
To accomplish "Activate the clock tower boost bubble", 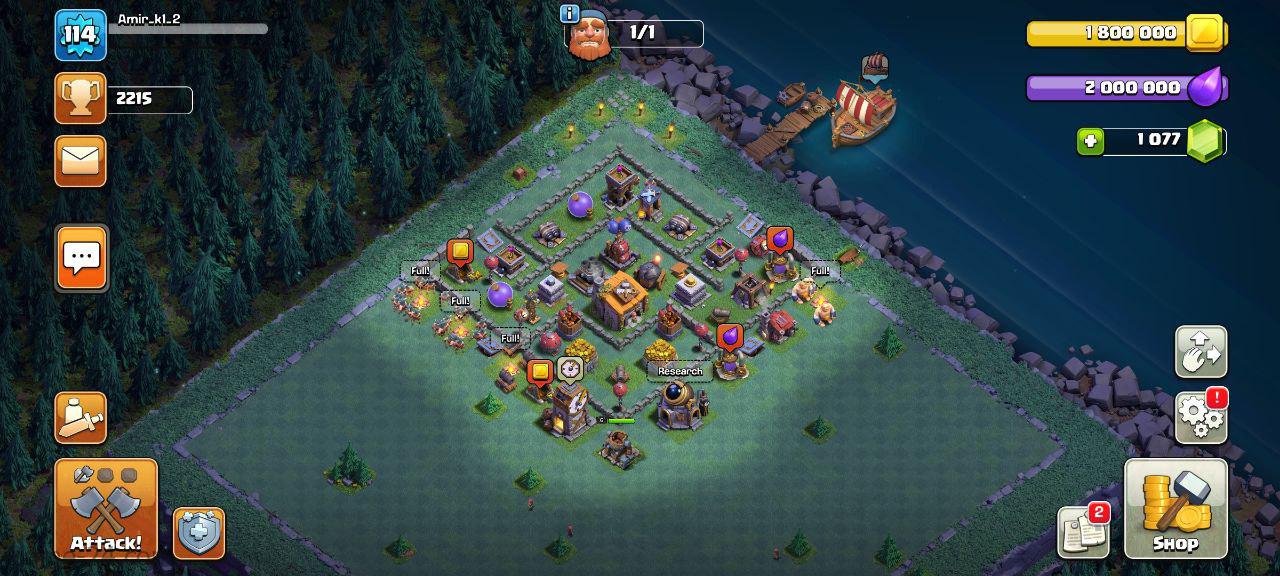I will point(570,369).
